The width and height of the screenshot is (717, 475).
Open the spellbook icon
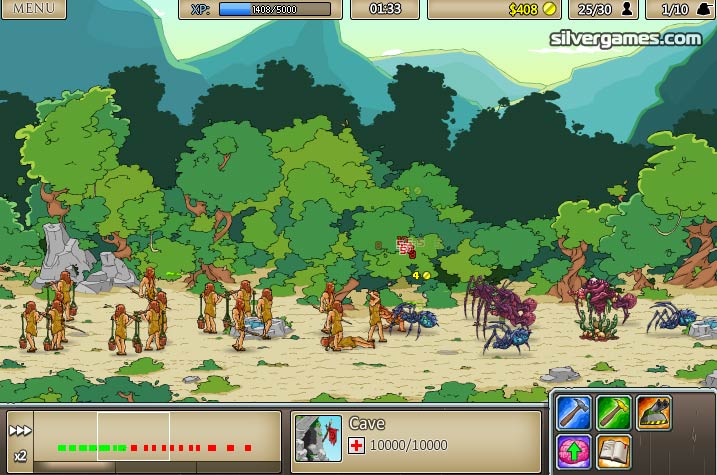[613, 451]
